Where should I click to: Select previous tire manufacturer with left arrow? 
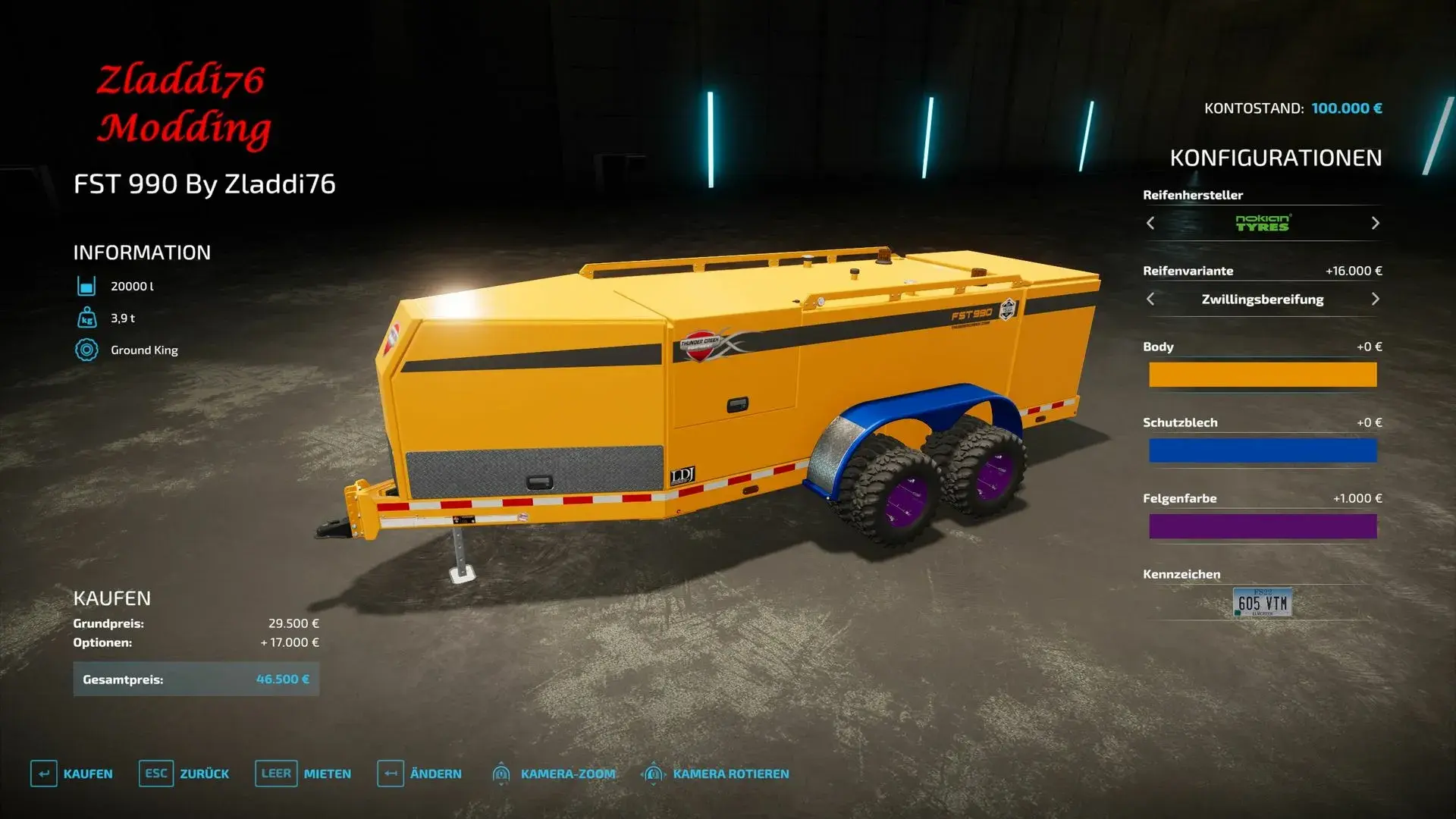[1150, 223]
